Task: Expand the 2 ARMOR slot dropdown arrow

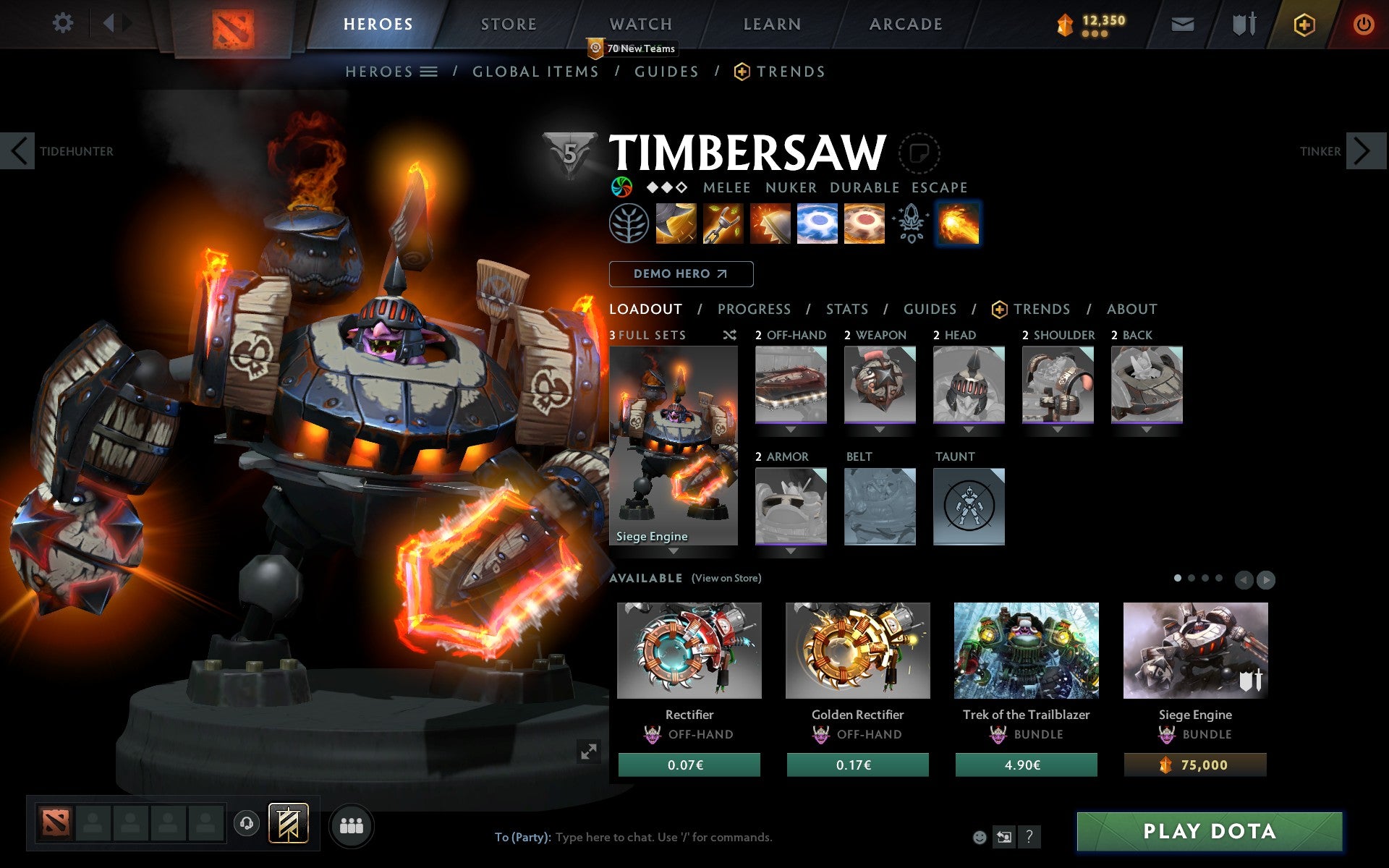Action: 791,550
